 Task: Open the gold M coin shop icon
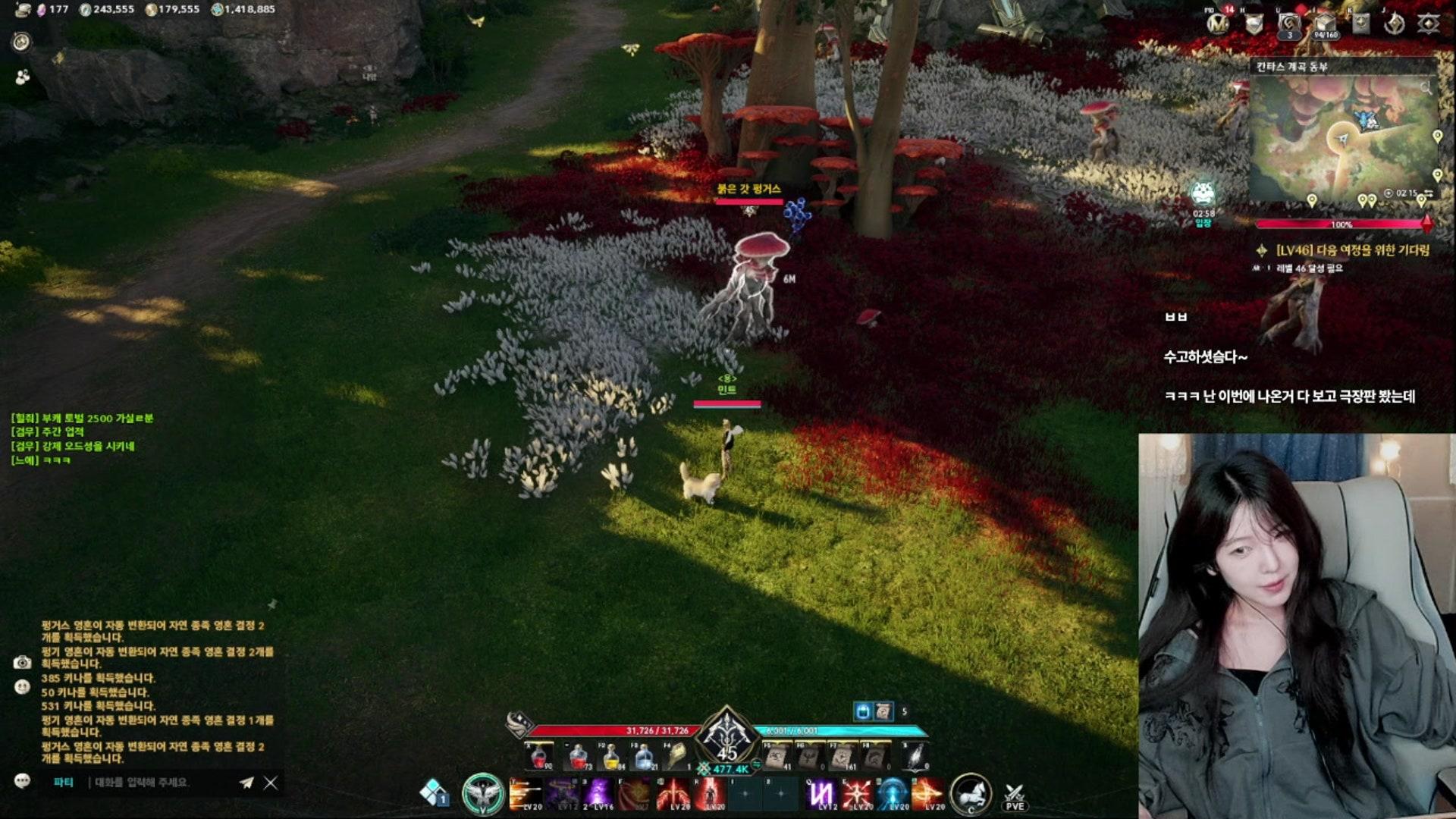tap(1218, 24)
